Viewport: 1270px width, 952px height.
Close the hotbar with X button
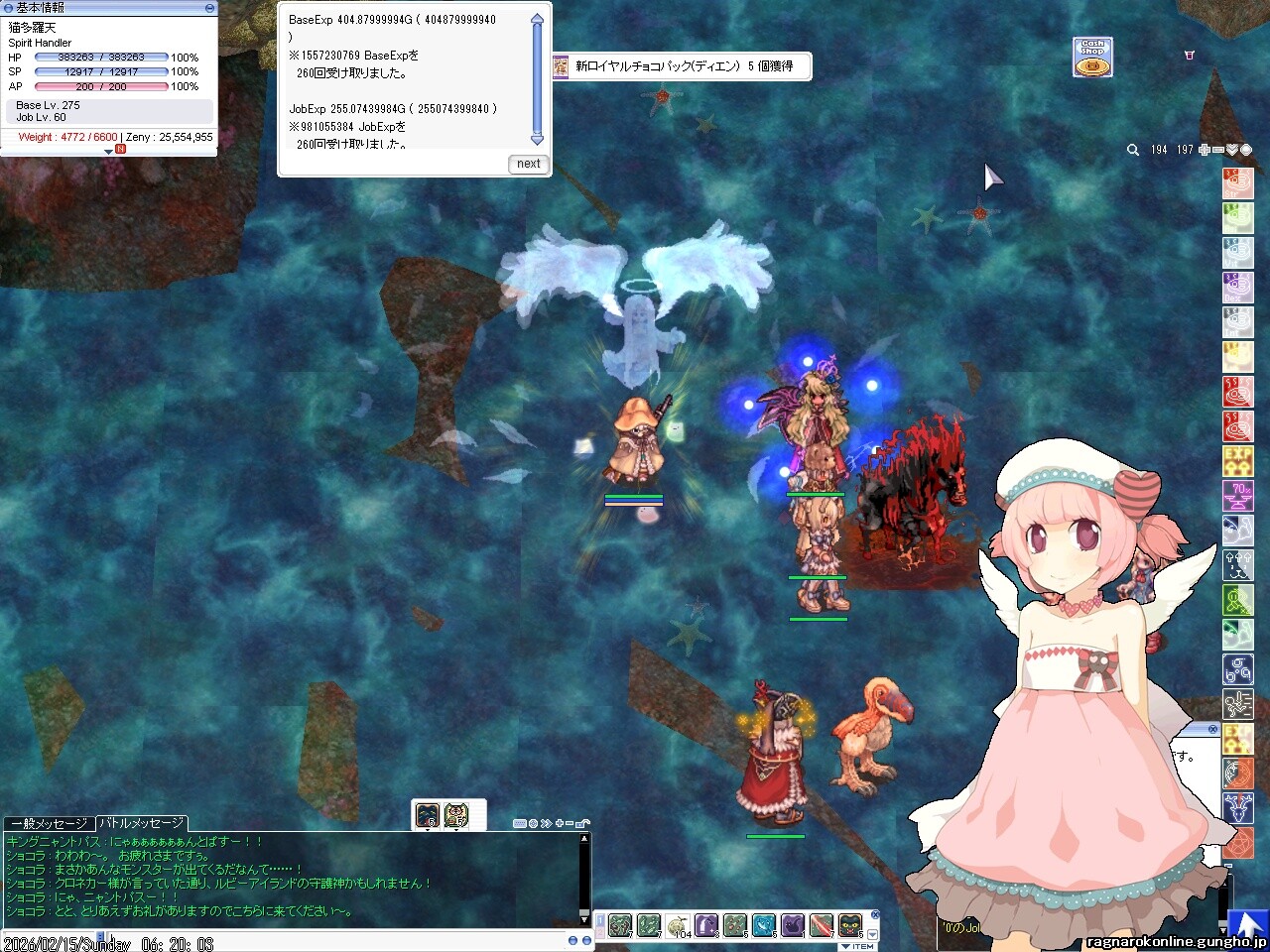tap(875, 914)
